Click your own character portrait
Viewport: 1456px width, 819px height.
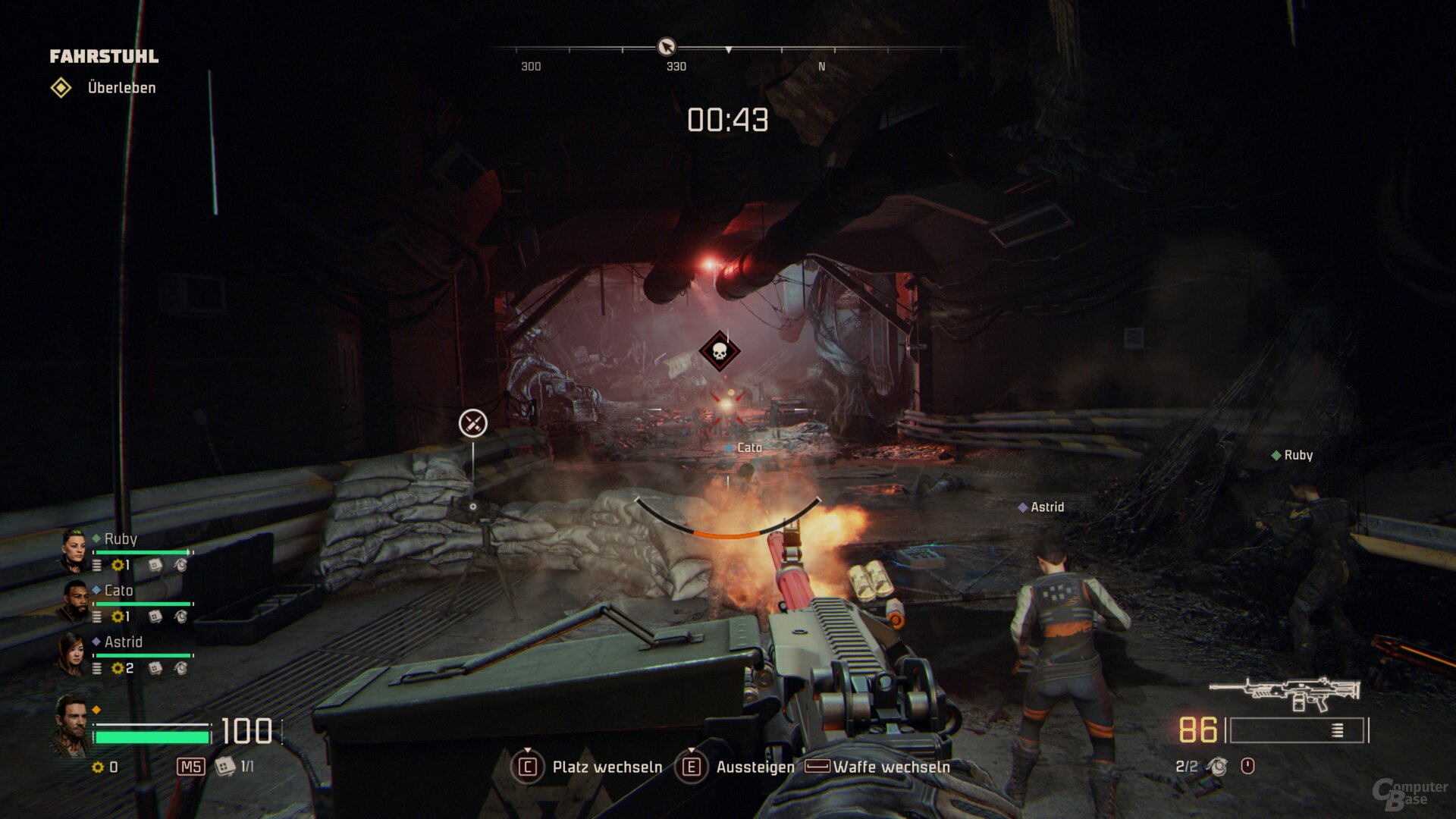tap(72, 726)
